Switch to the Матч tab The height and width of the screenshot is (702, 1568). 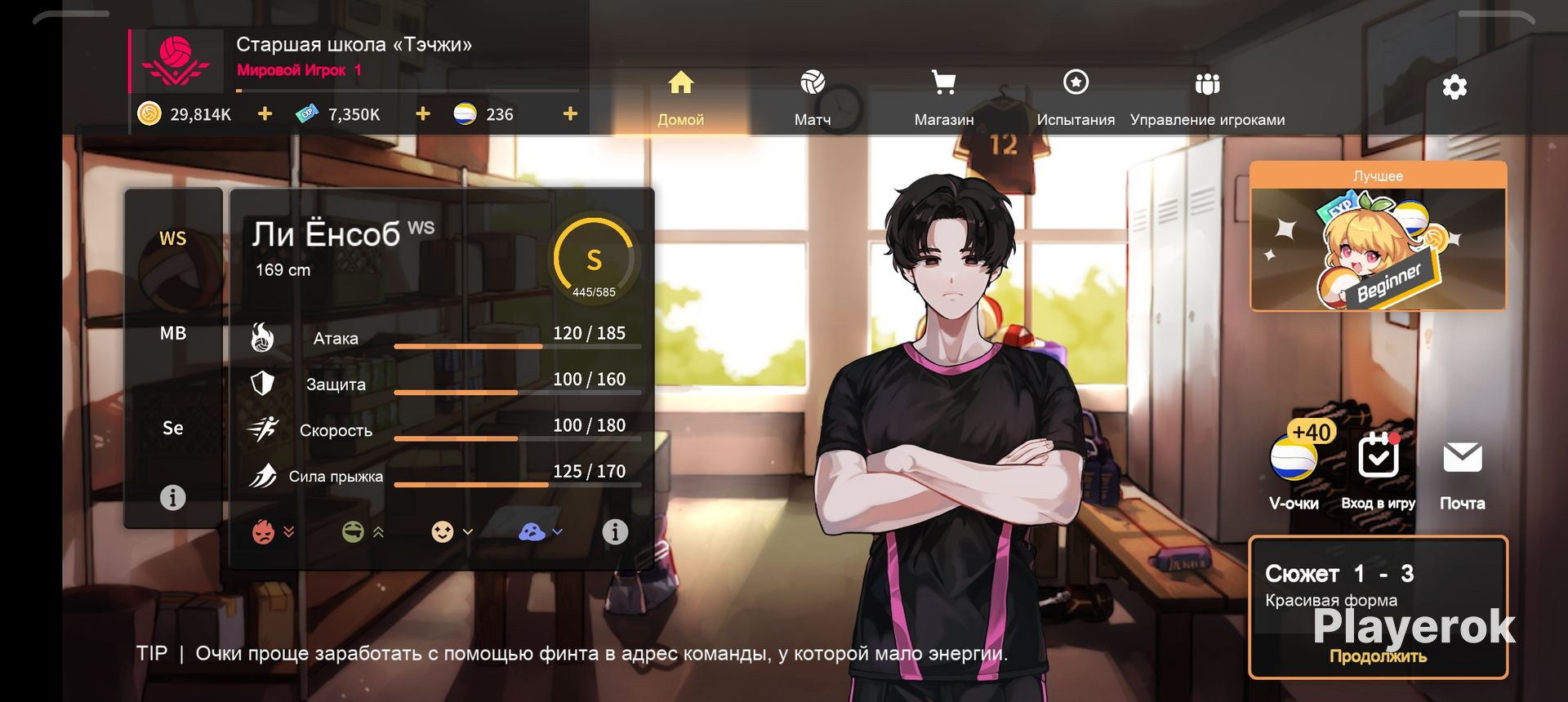pyautogui.click(x=812, y=98)
